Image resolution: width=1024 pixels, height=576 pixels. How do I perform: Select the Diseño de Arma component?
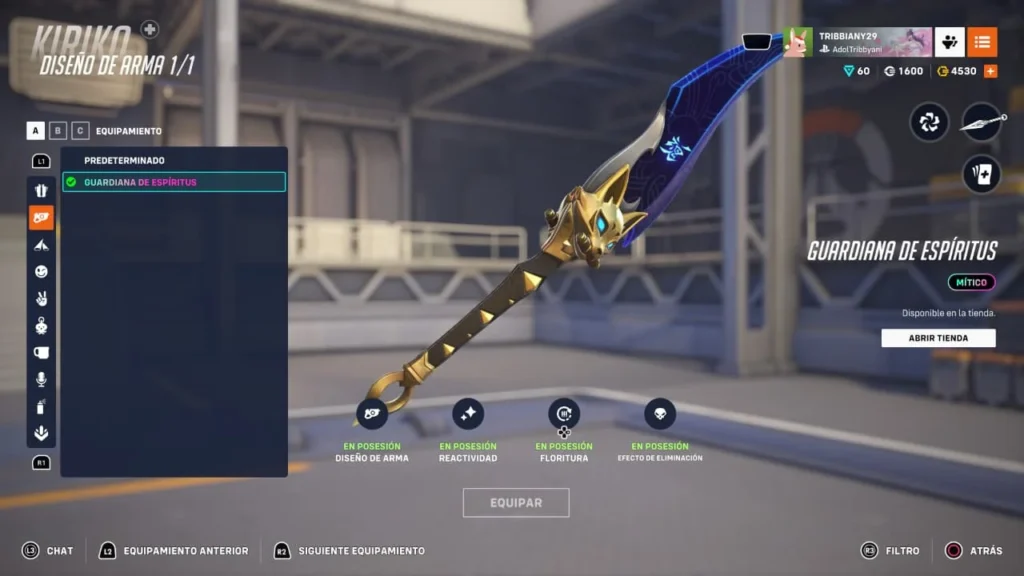[x=372, y=414]
